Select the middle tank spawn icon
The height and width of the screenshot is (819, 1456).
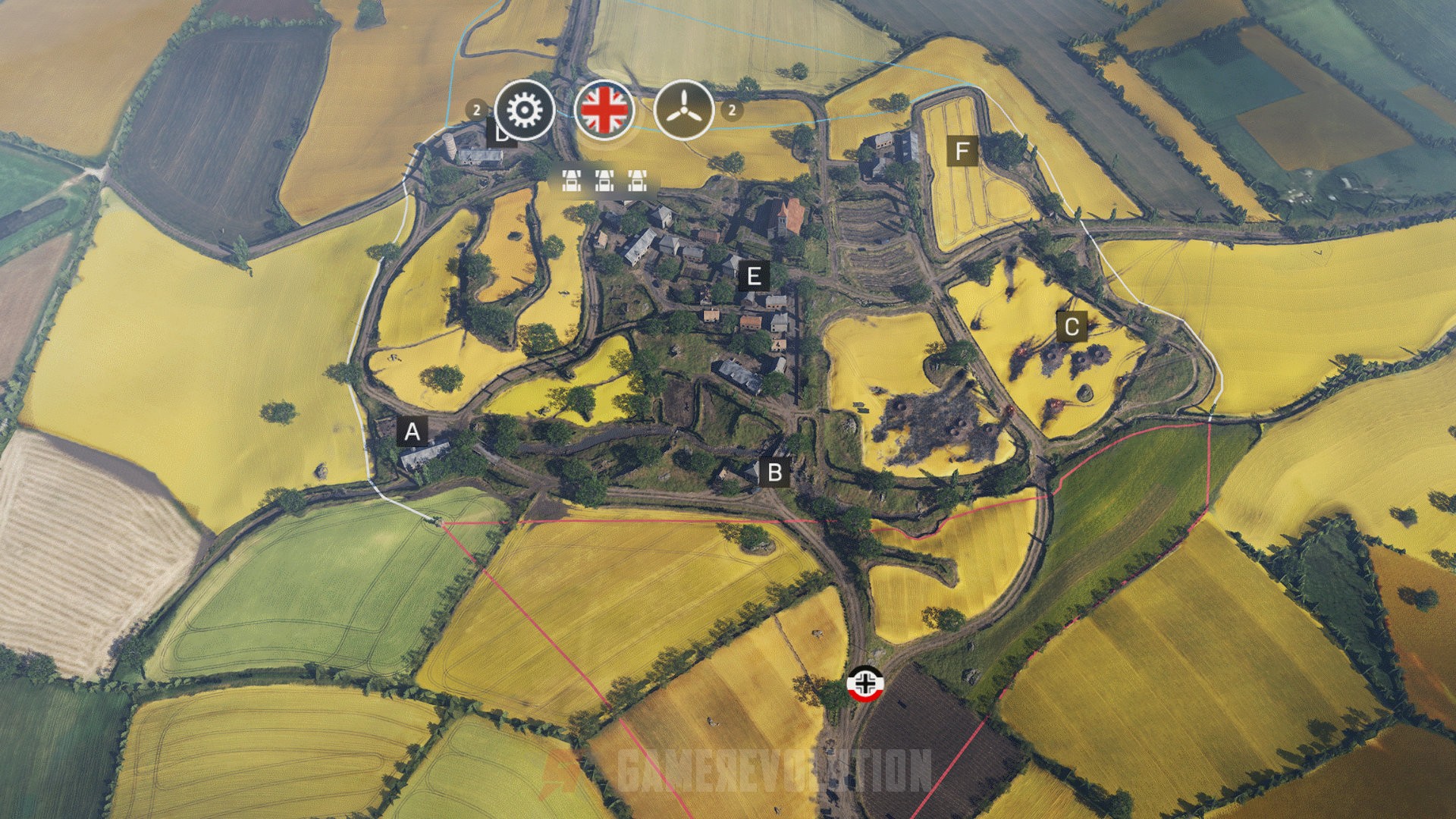tap(605, 182)
